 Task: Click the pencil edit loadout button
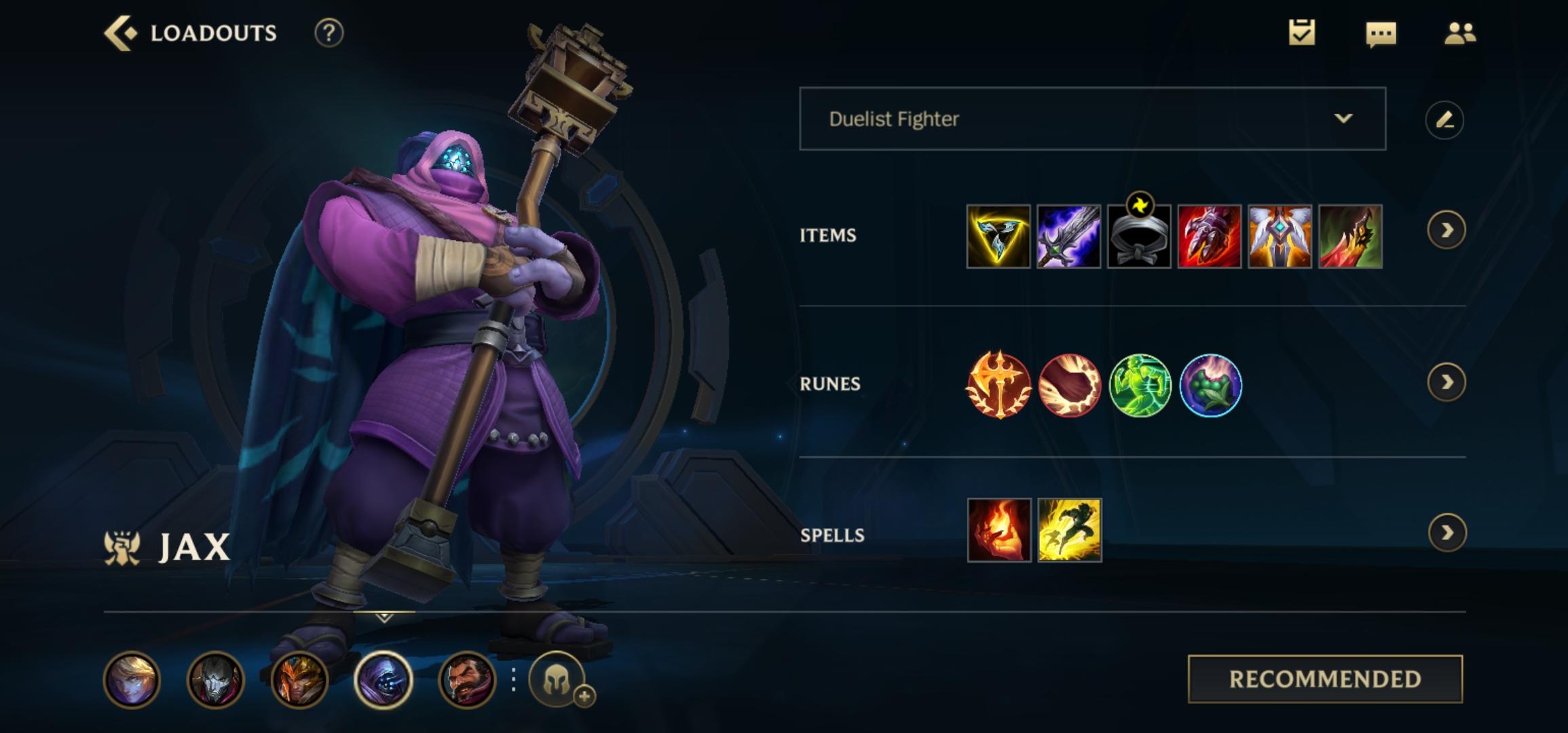[x=1444, y=120]
